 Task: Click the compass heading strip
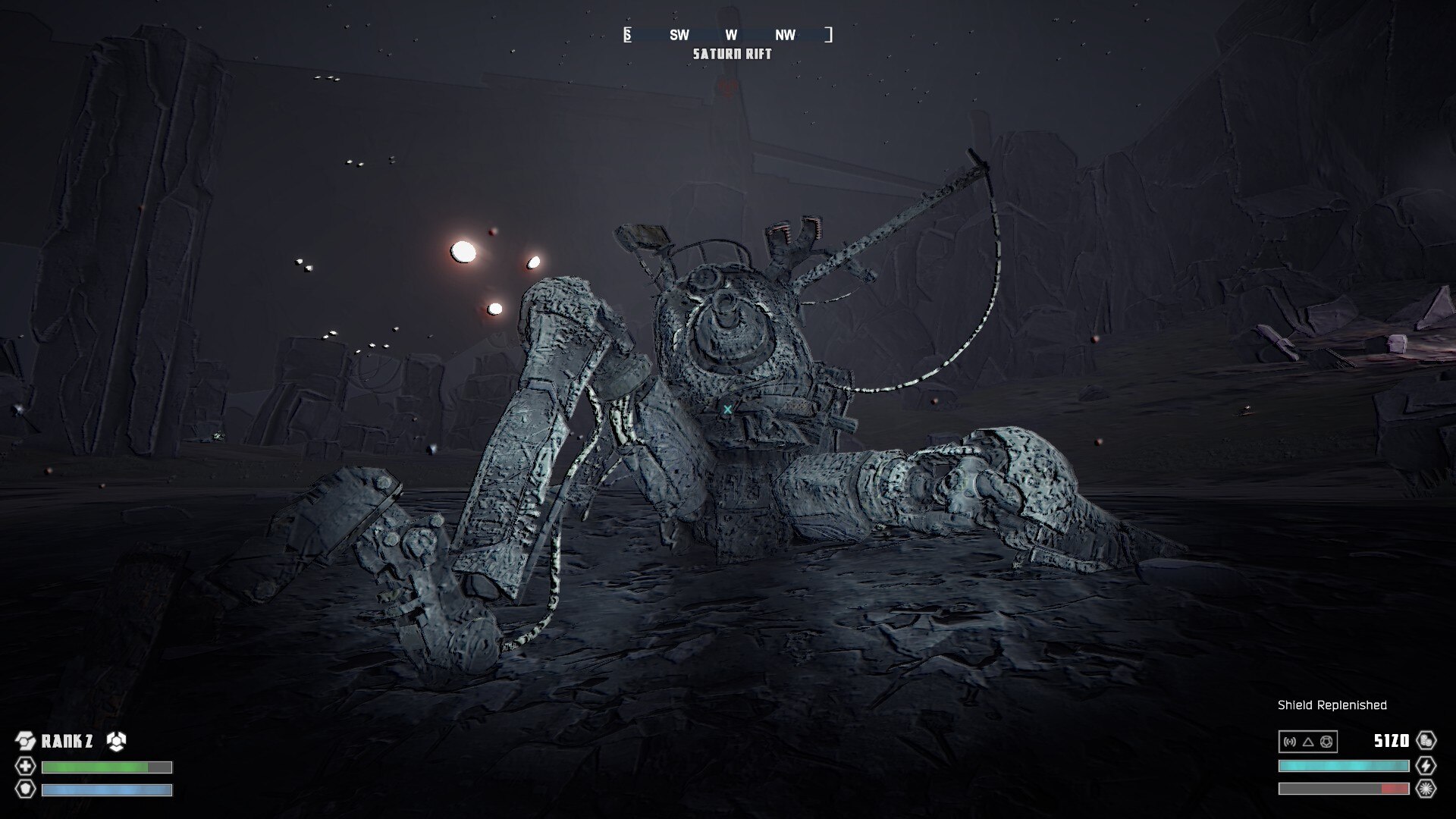pos(728,35)
